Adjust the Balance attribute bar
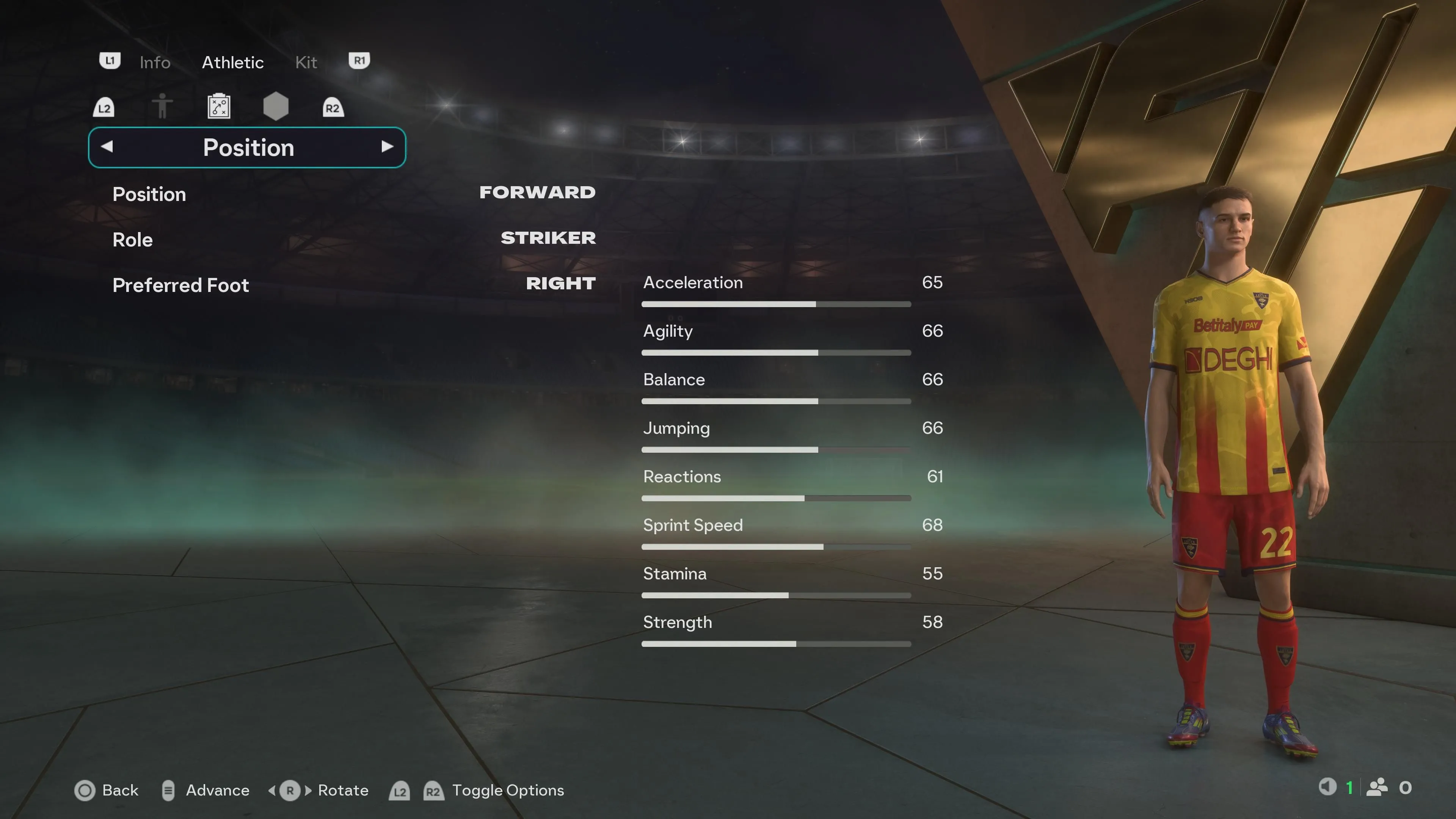Screen dimensions: 1456x819 coord(775,401)
